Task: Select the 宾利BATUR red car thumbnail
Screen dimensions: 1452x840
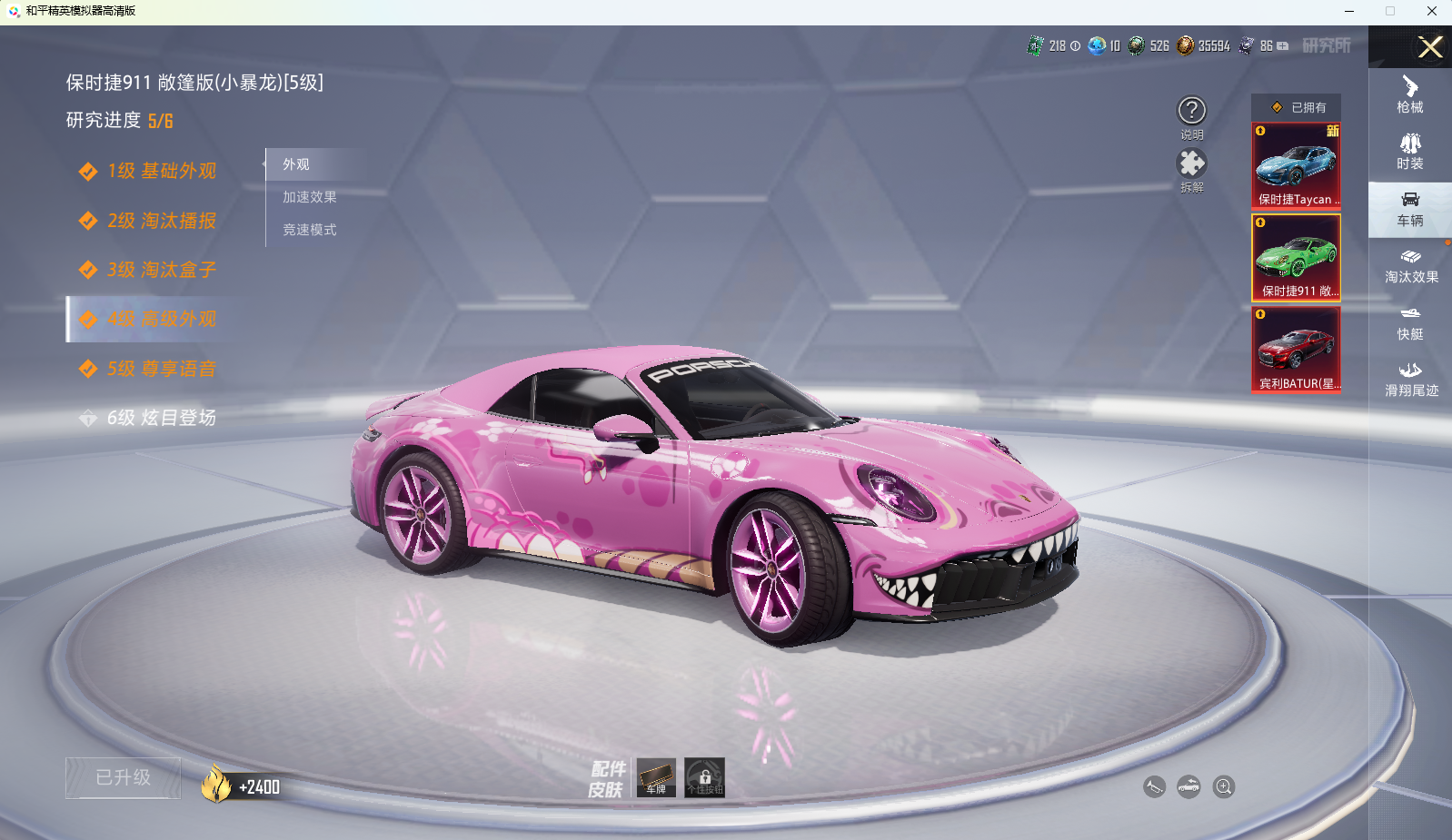Action: (x=1296, y=350)
